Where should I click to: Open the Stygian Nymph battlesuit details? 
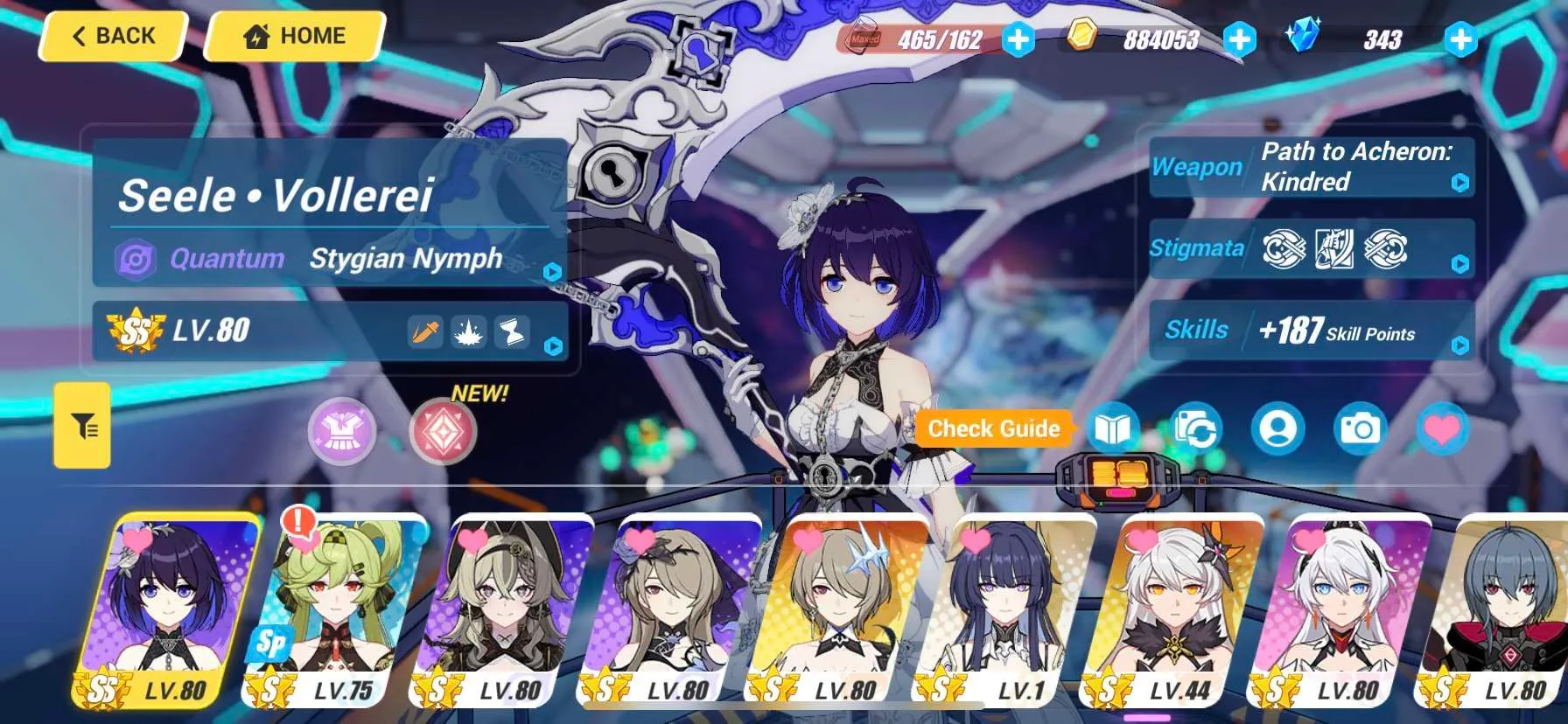[332, 259]
